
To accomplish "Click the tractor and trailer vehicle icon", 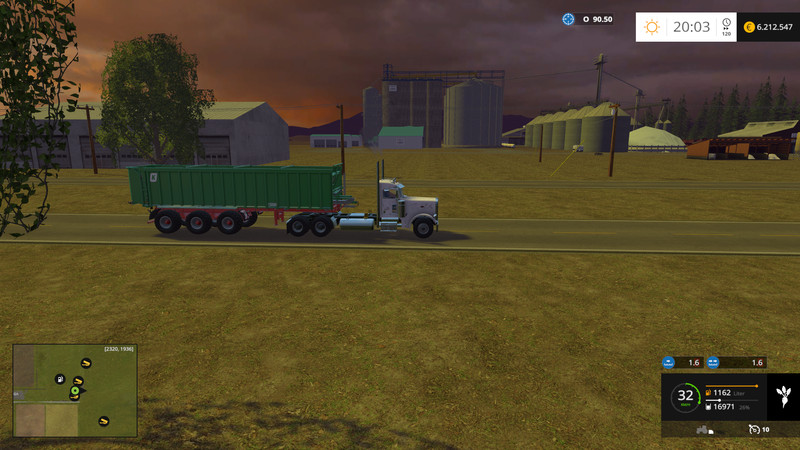I will coord(703,429).
